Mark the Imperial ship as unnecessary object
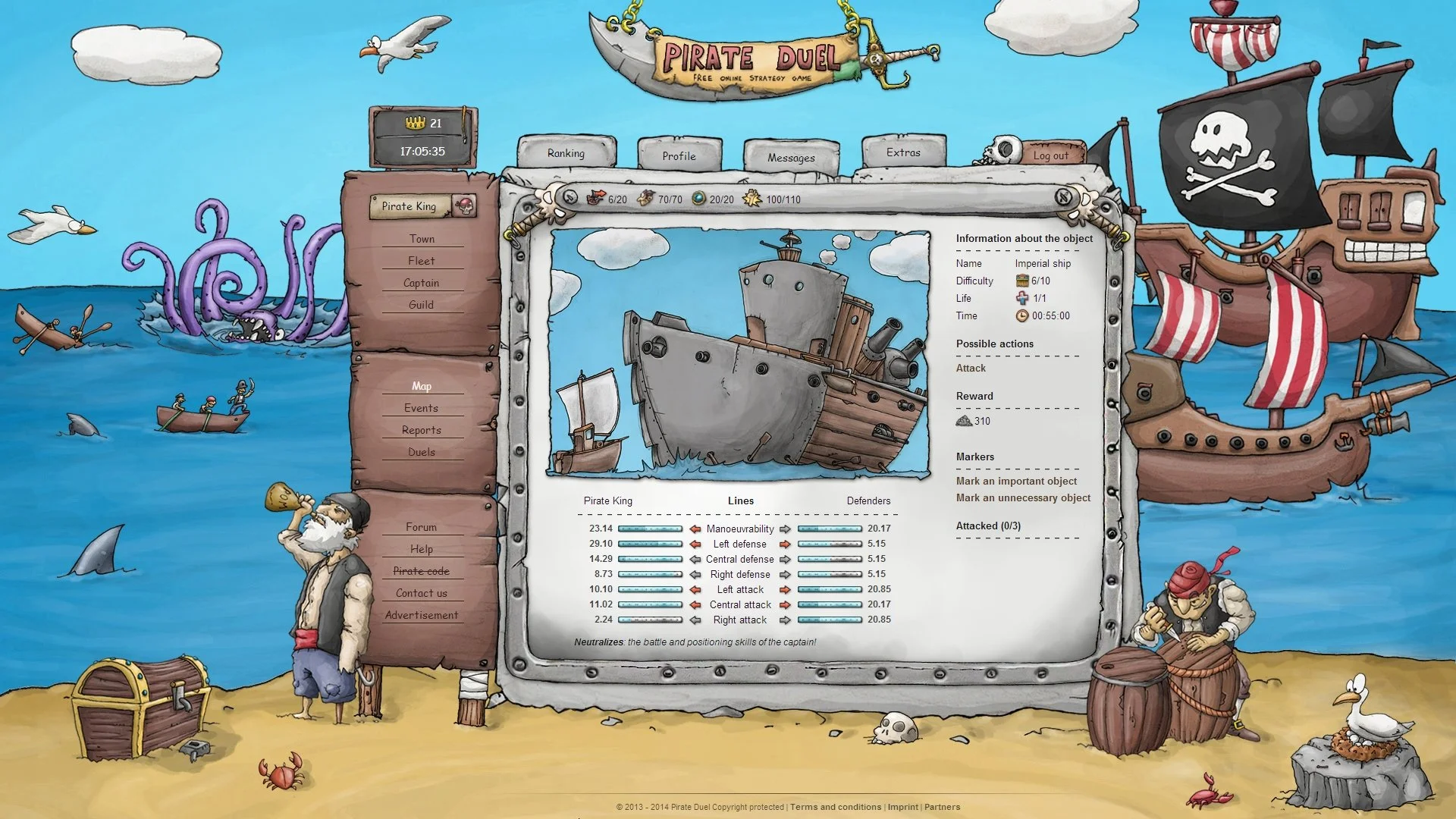Viewport: 1456px width, 819px height. click(x=1023, y=497)
